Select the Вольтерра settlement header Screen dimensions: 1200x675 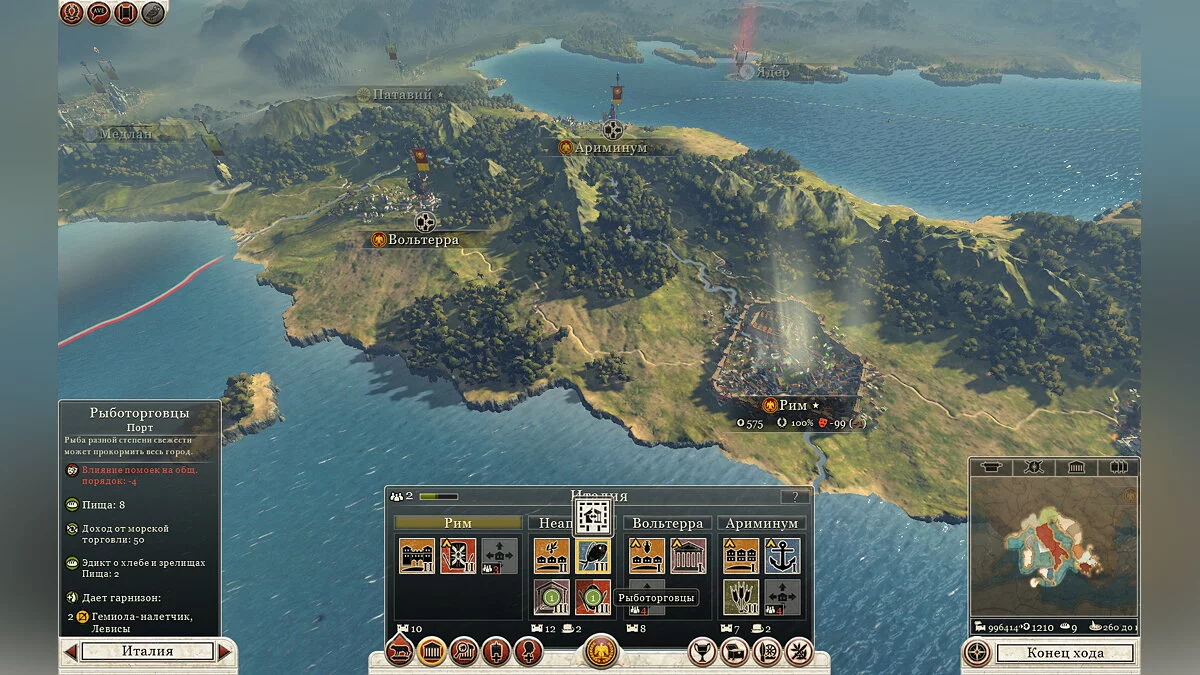pyautogui.click(x=667, y=523)
